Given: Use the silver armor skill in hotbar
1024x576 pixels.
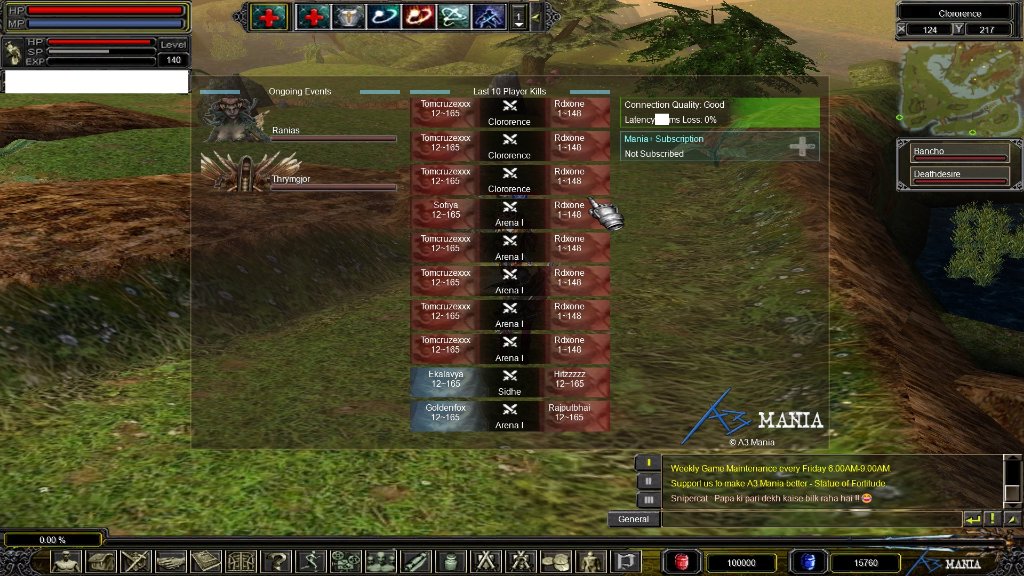Looking at the screenshot, I should tap(349, 17).
